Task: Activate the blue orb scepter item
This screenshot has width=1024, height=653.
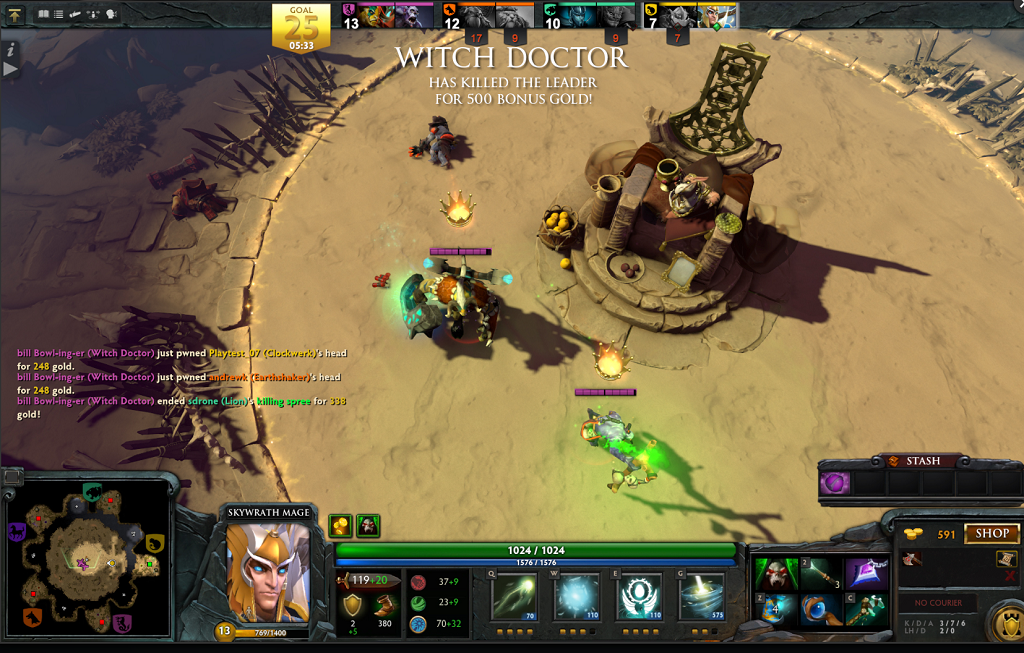Action: (820, 609)
